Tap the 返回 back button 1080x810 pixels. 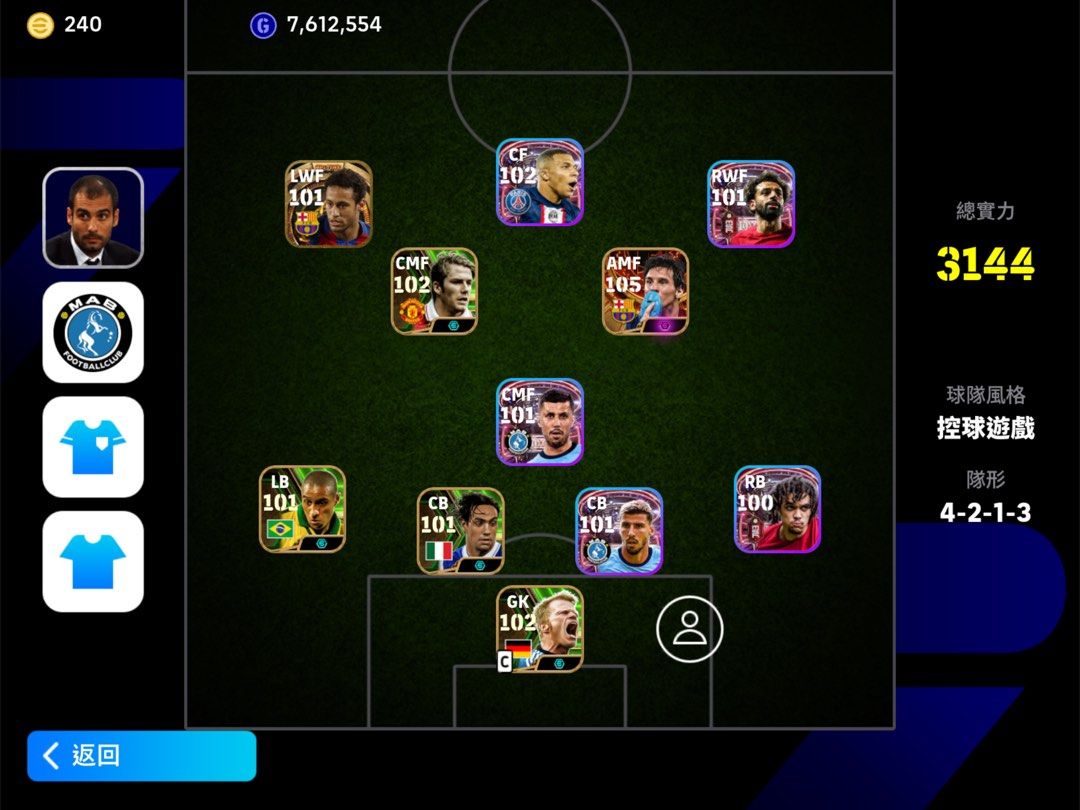click(x=141, y=755)
